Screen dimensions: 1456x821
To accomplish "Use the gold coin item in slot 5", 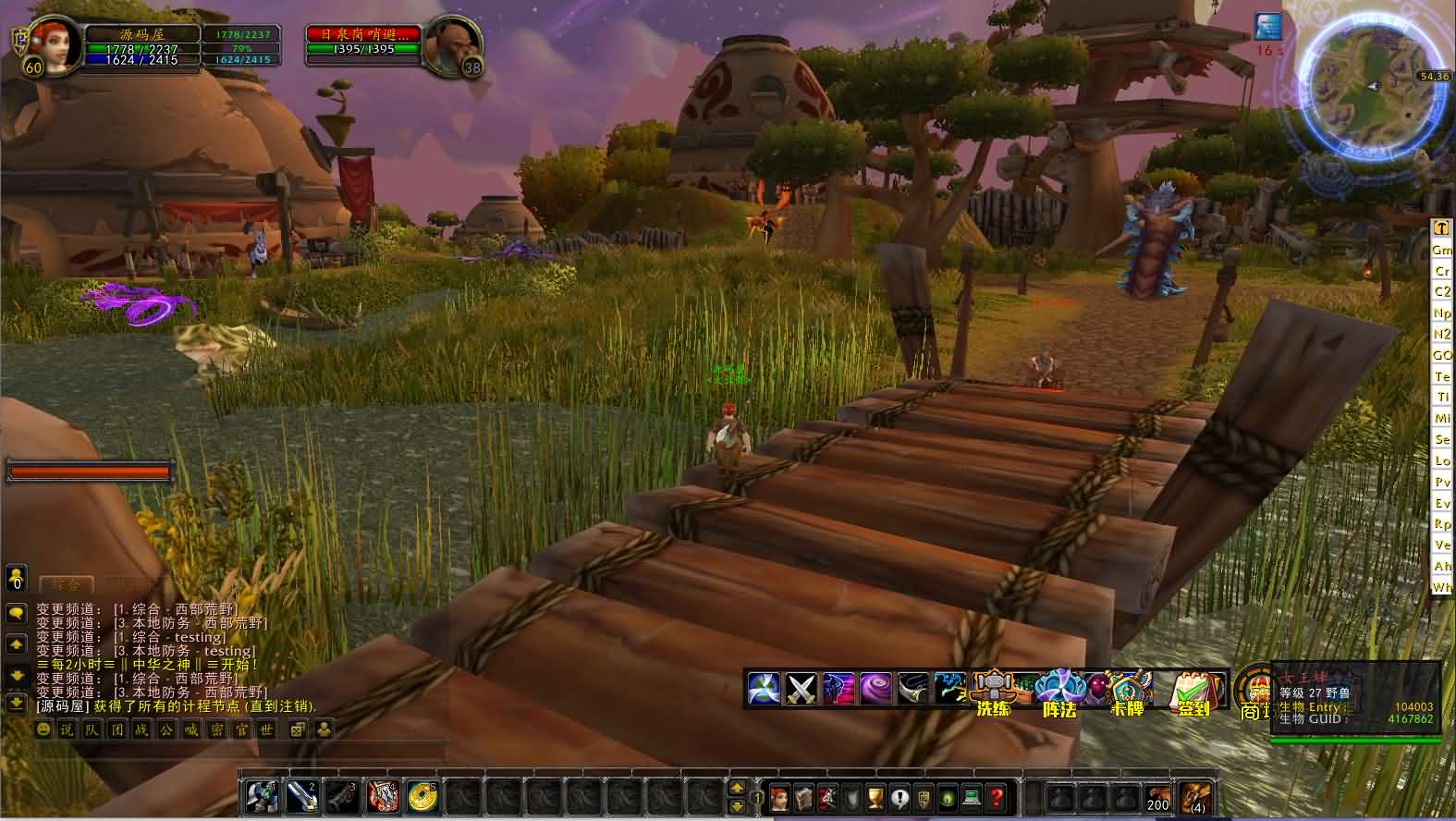I will [422, 796].
